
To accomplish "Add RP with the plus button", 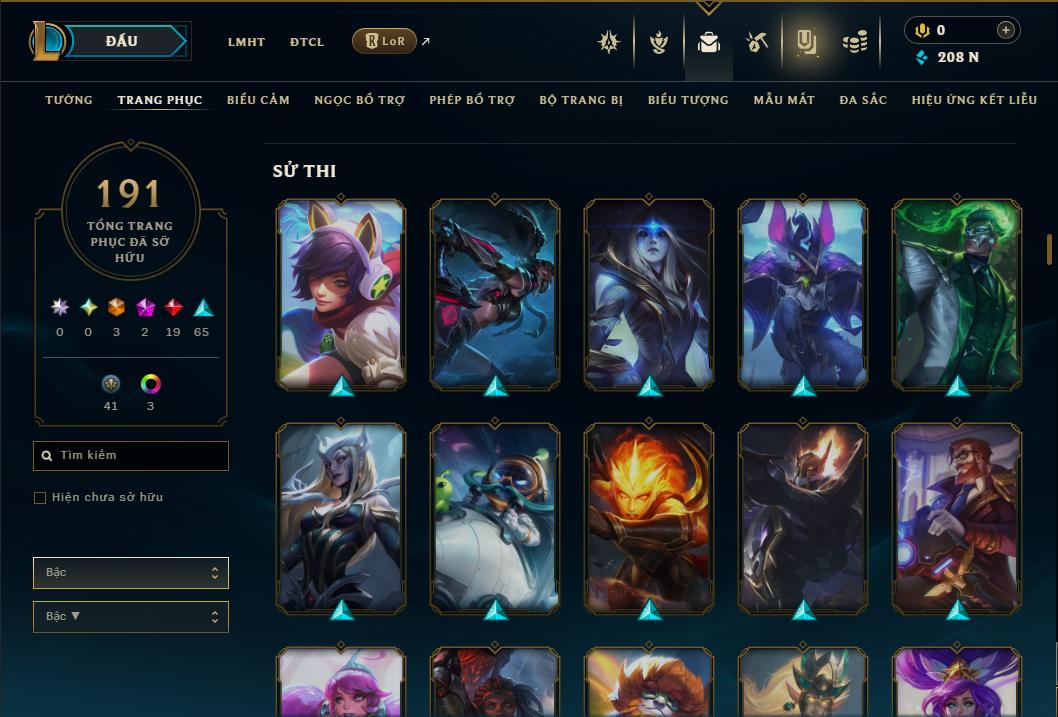I will tap(1005, 30).
